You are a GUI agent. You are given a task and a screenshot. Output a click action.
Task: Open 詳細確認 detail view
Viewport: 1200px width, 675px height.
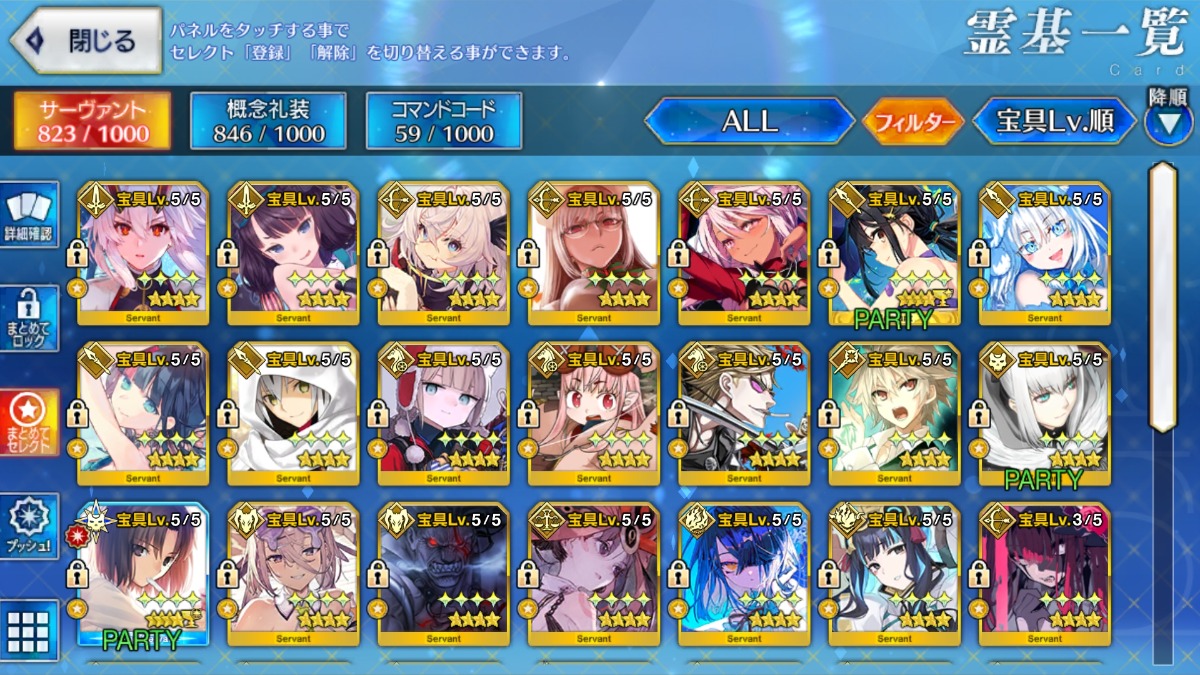click(x=29, y=215)
